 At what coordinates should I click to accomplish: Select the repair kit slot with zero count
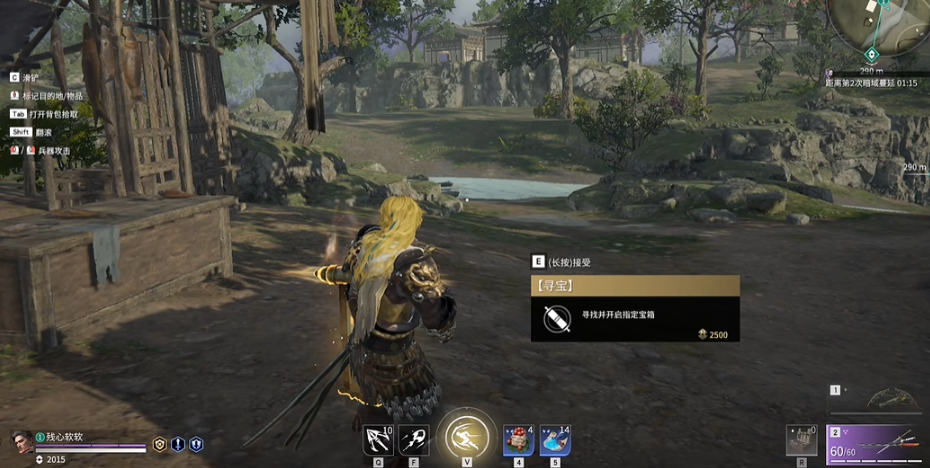802,441
